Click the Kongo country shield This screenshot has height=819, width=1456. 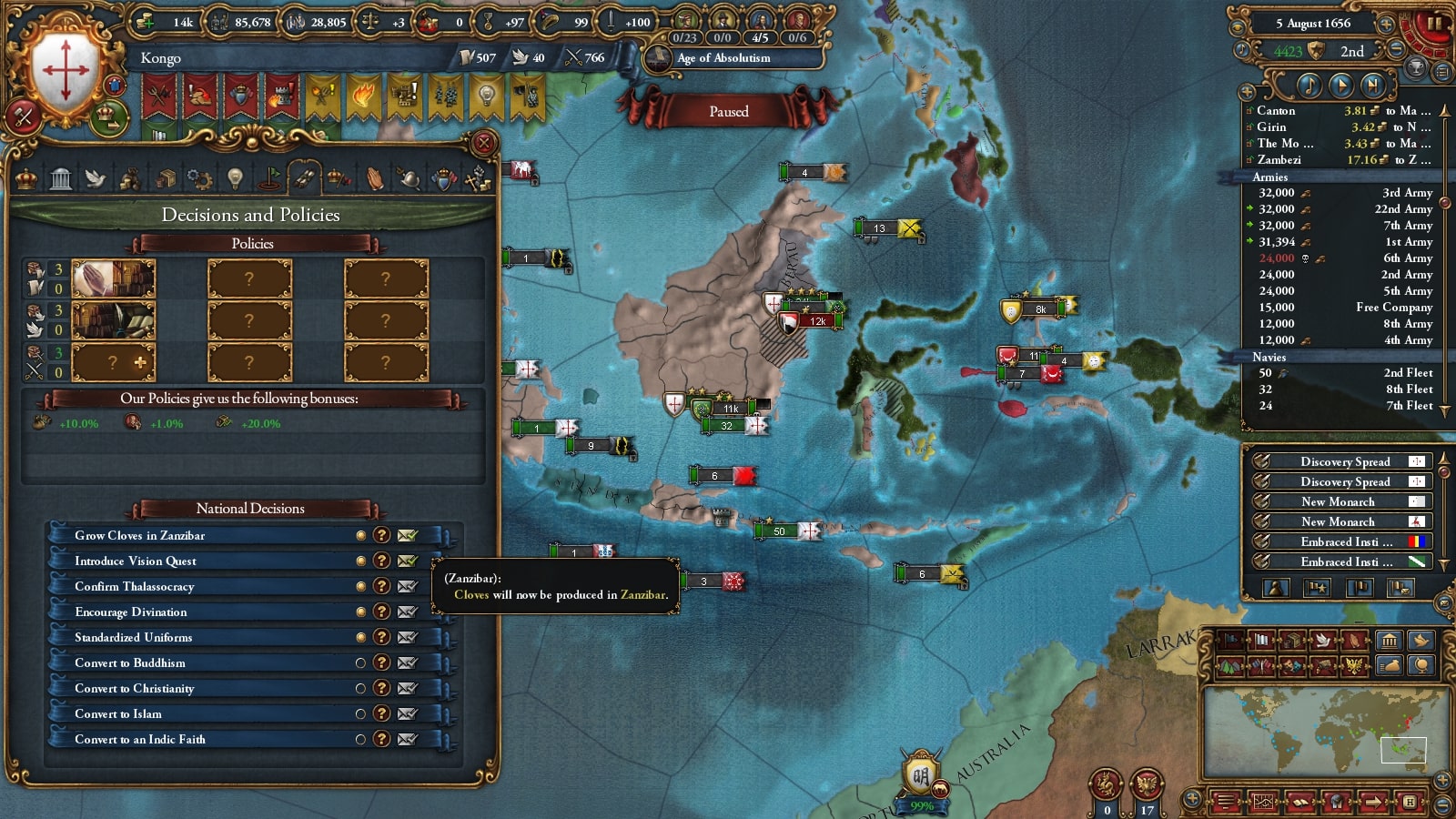pyautogui.click(x=66, y=70)
